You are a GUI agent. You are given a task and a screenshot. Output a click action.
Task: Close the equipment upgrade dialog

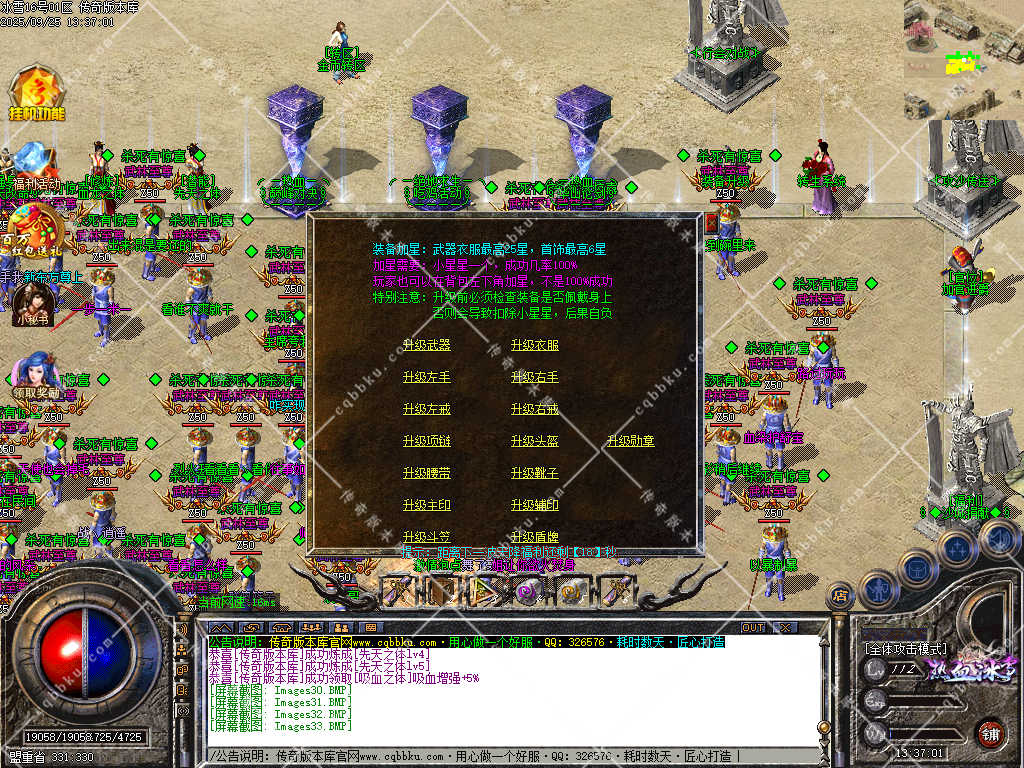coord(712,223)
